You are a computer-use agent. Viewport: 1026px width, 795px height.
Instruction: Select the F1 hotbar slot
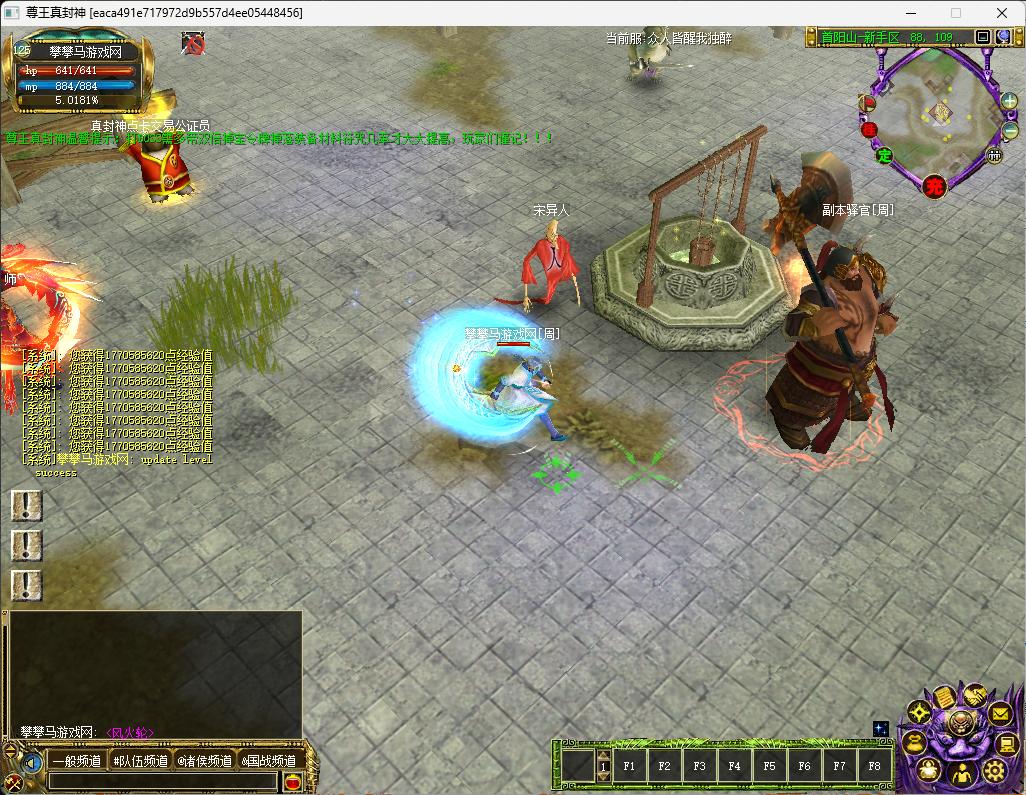pyautogui.click(x=629, y=767)
